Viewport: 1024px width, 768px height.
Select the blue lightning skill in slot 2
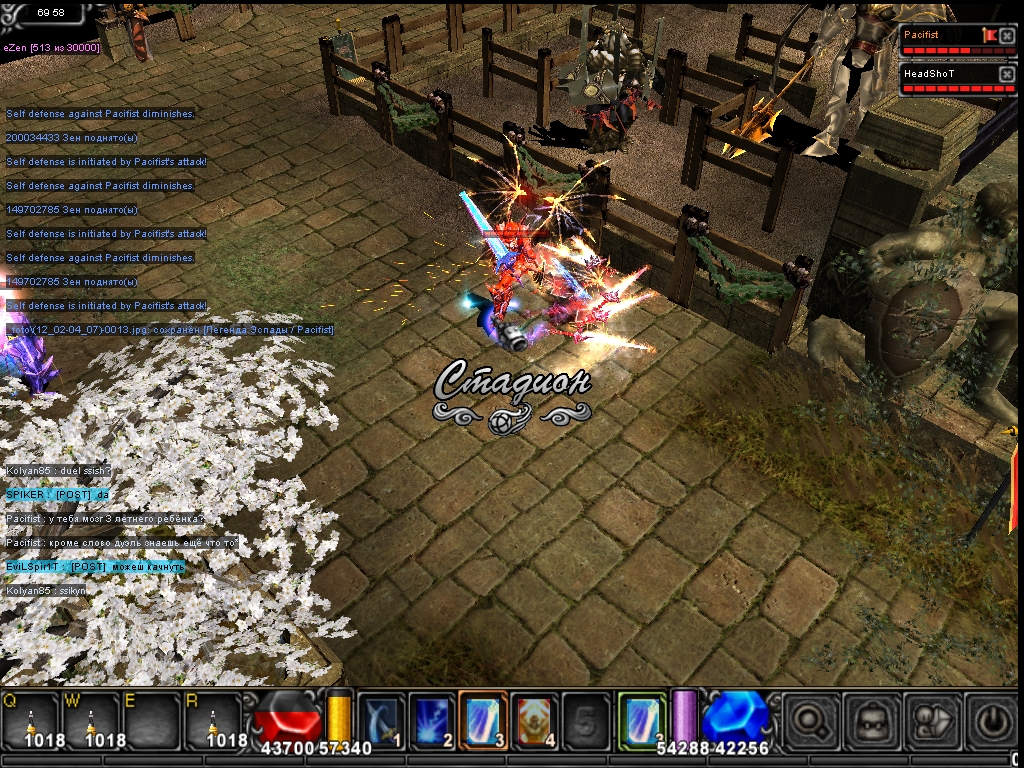[x=433, y=720]
